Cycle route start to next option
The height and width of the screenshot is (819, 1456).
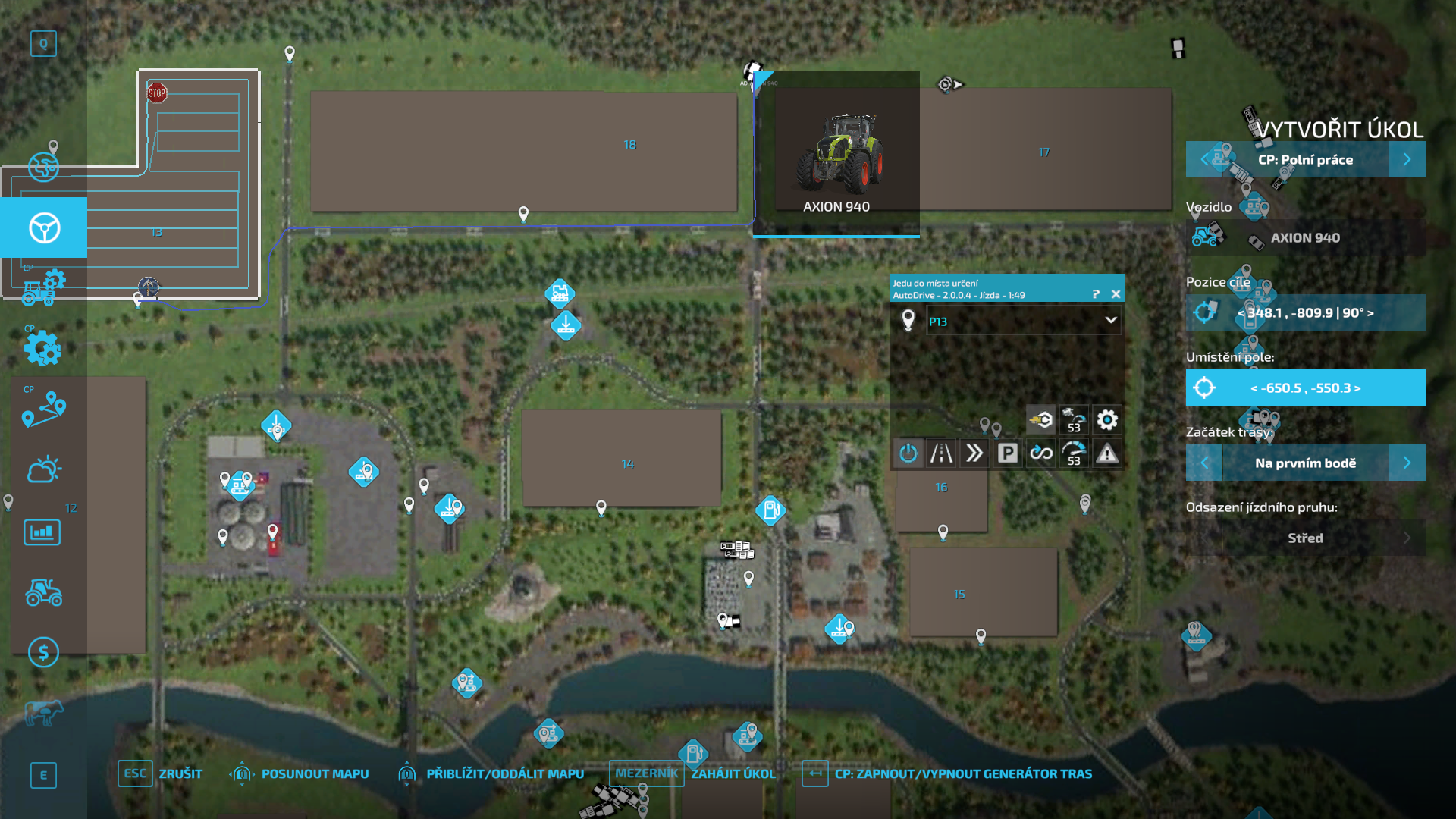pos(1407,463)
